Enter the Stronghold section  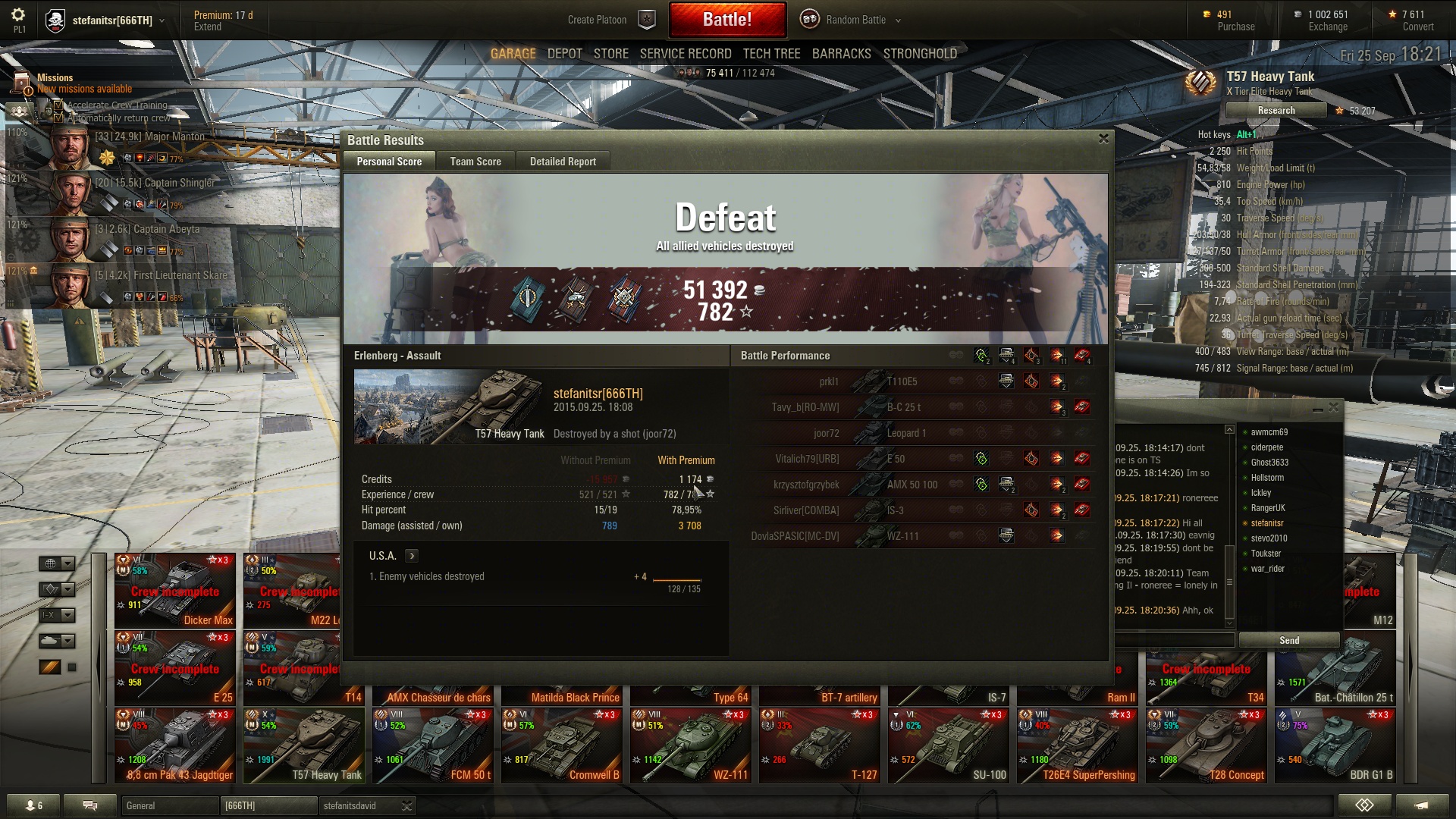coord(920,54)
